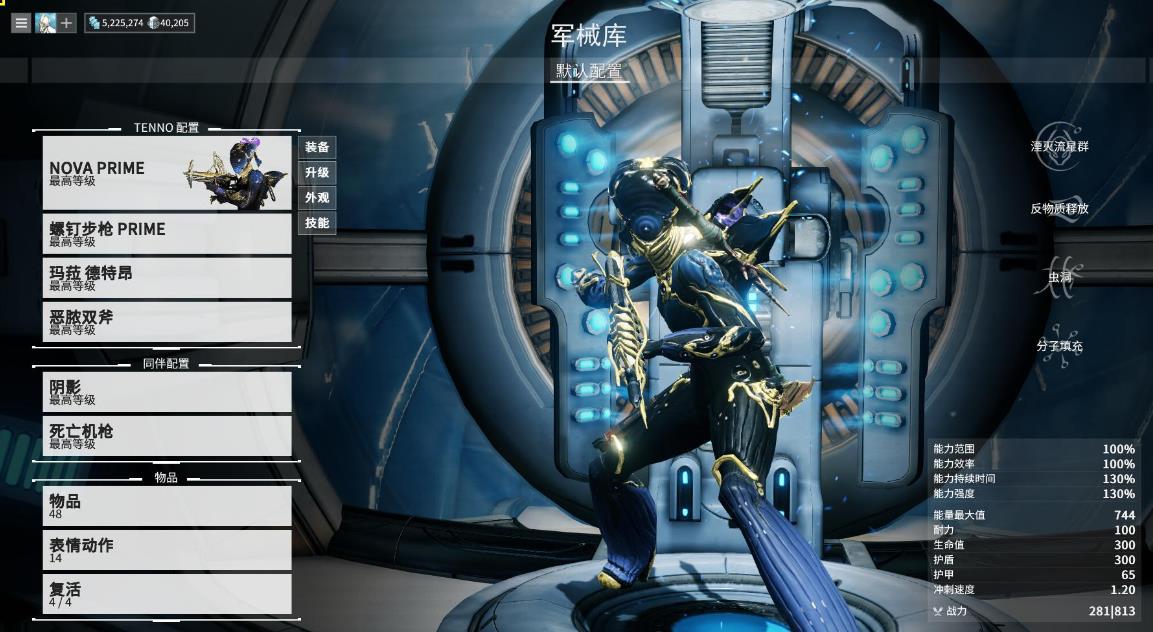Select the 阴影 companion slot

tap(166, 391)
